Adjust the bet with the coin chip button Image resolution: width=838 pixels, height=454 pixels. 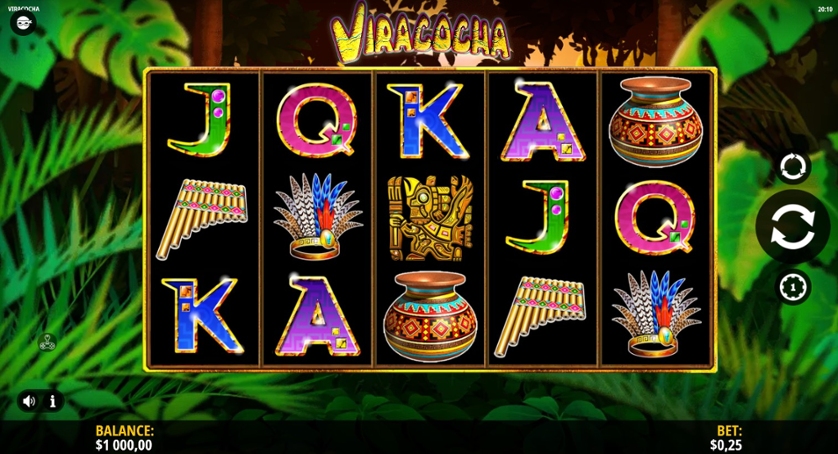pos(792,287)
